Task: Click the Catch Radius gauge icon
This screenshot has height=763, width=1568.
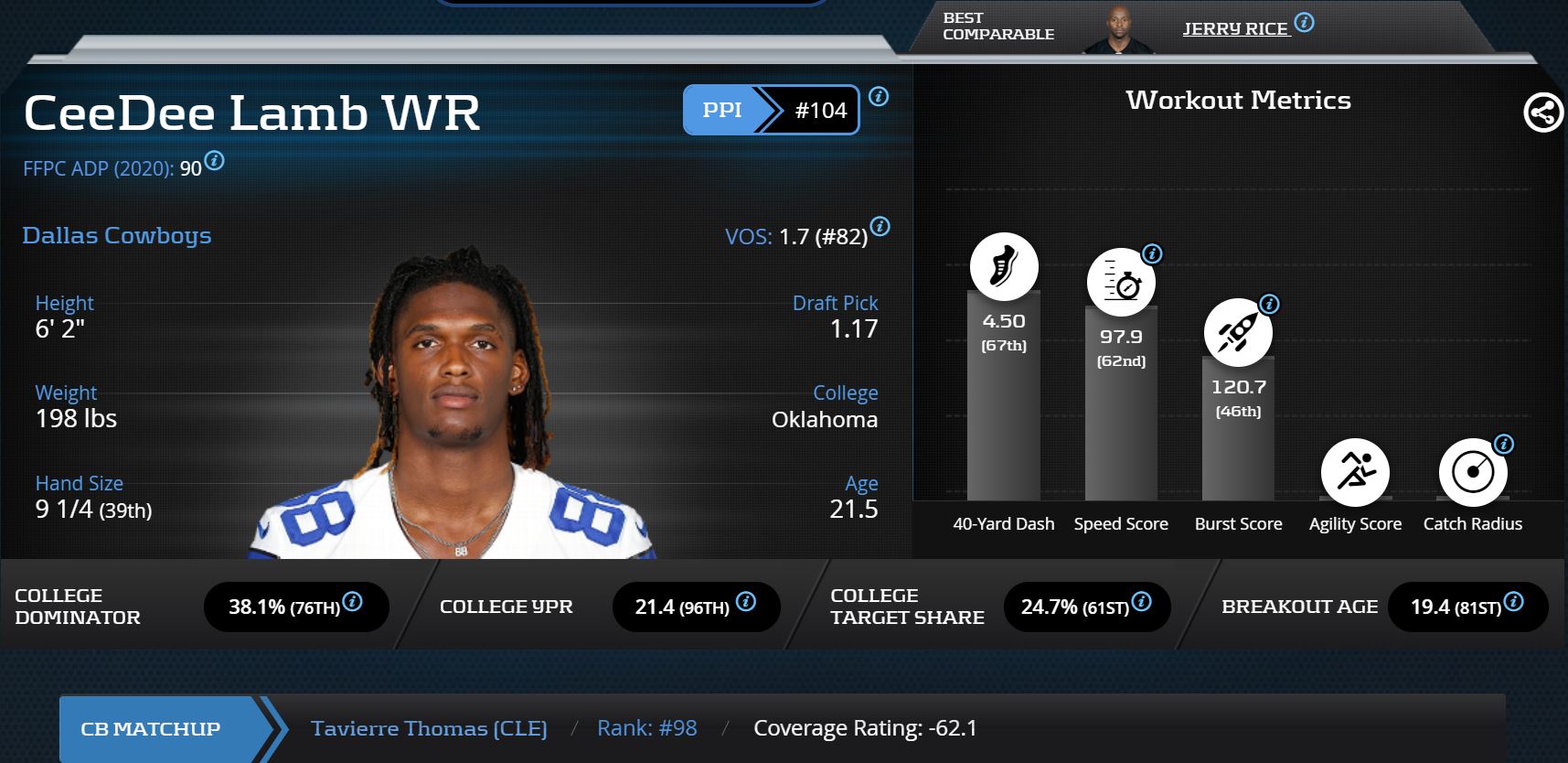Action: pyautogui.click(x=1473, y=472)
